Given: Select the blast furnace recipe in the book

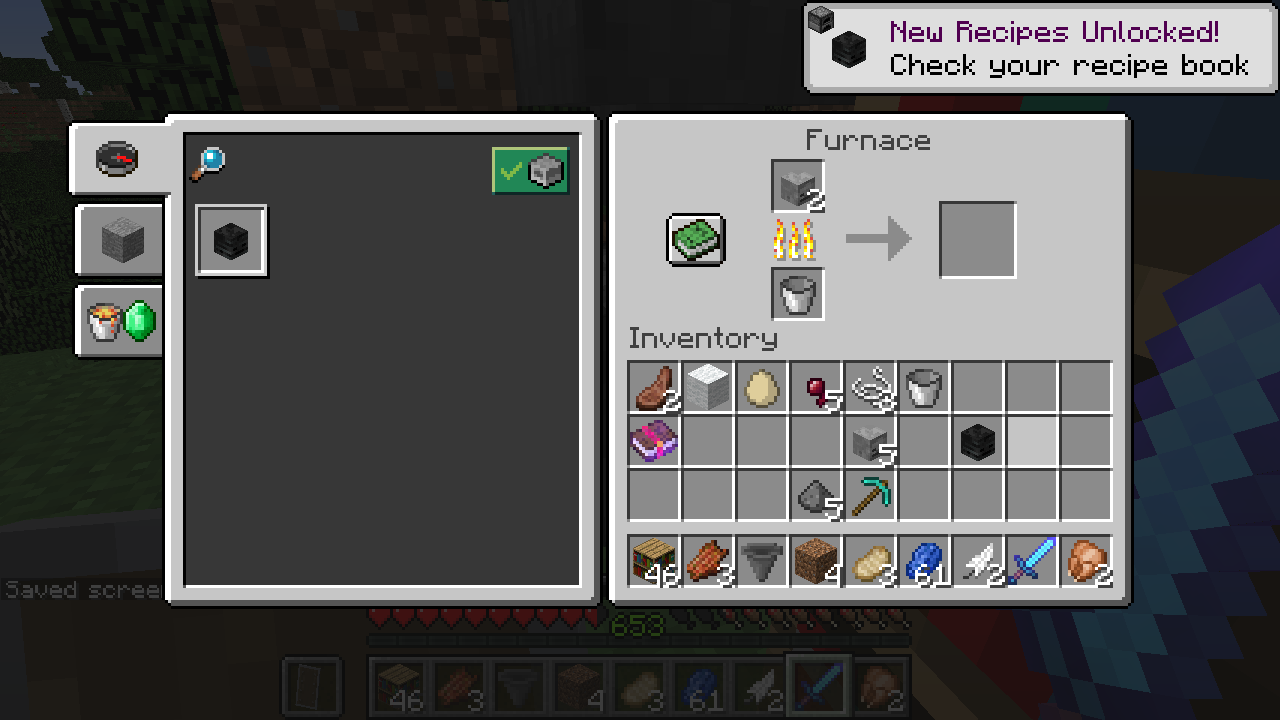Looking at the screenshot, I should click(232, 241).
